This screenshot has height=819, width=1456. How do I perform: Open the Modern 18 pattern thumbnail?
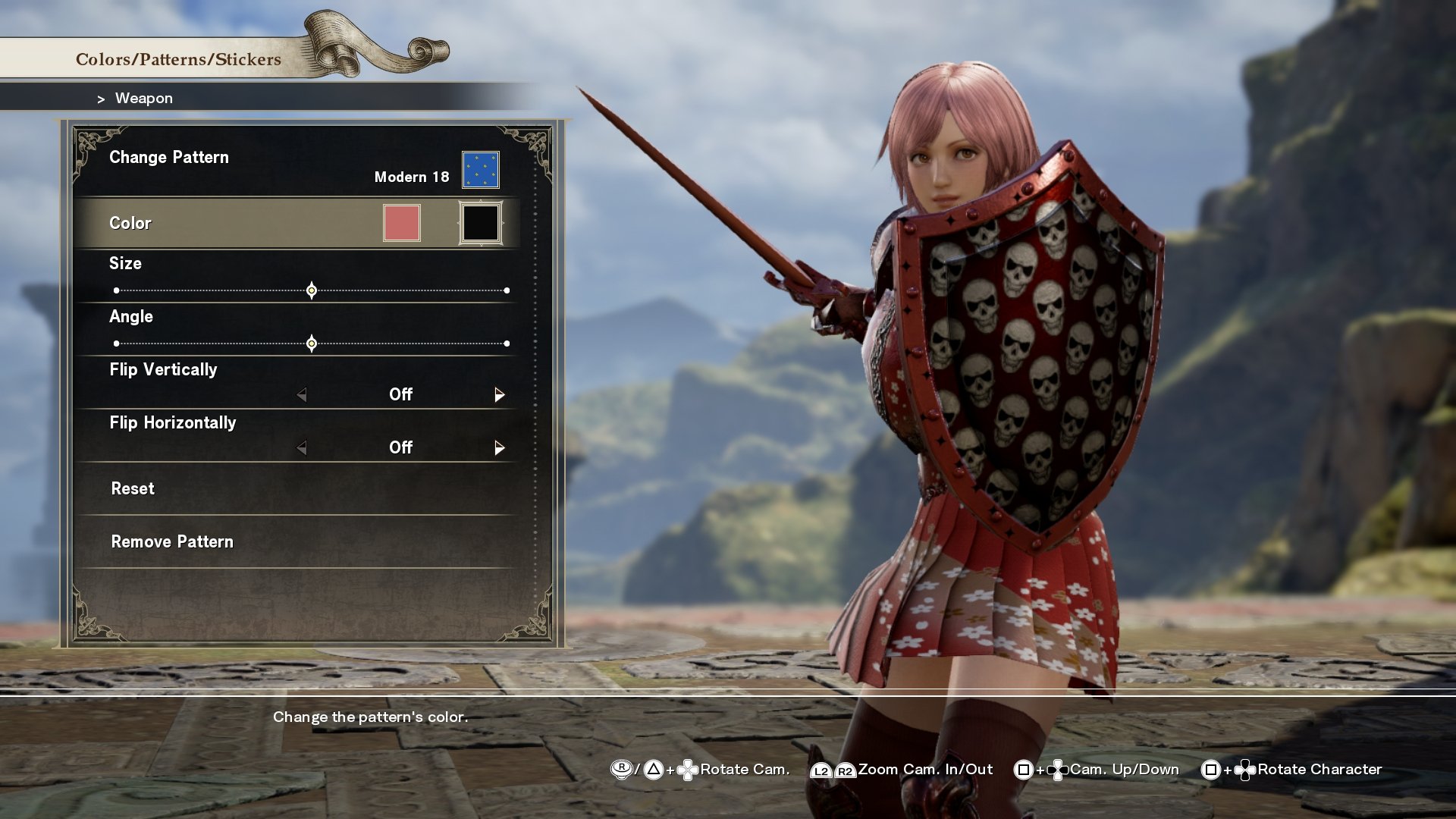(482, 169)
